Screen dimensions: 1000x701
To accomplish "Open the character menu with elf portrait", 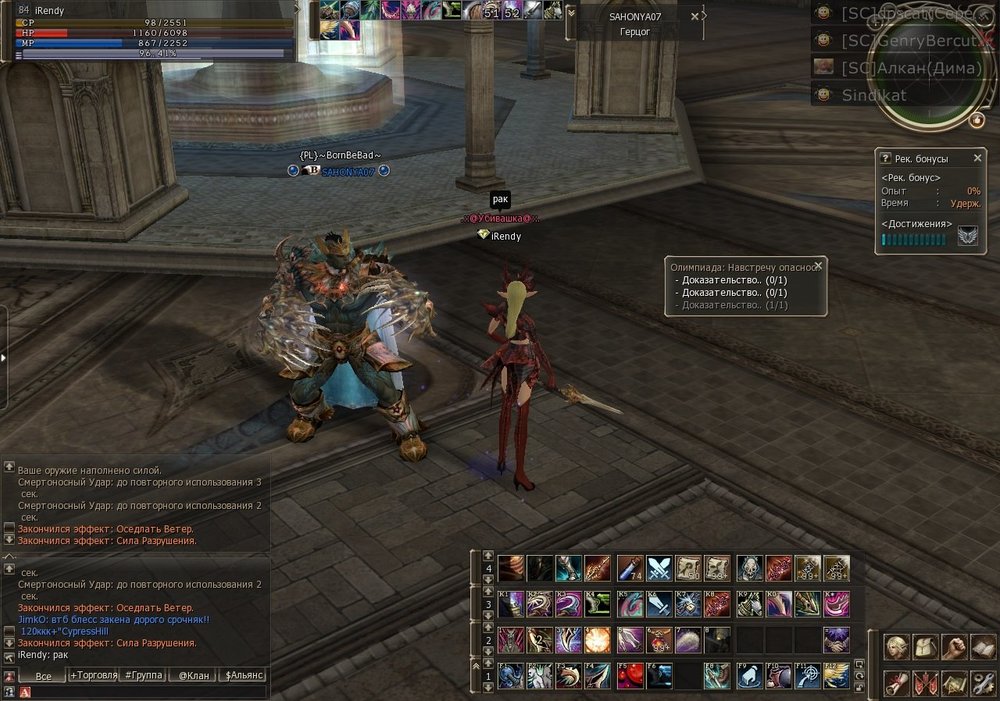I will [x=896, y=647].
